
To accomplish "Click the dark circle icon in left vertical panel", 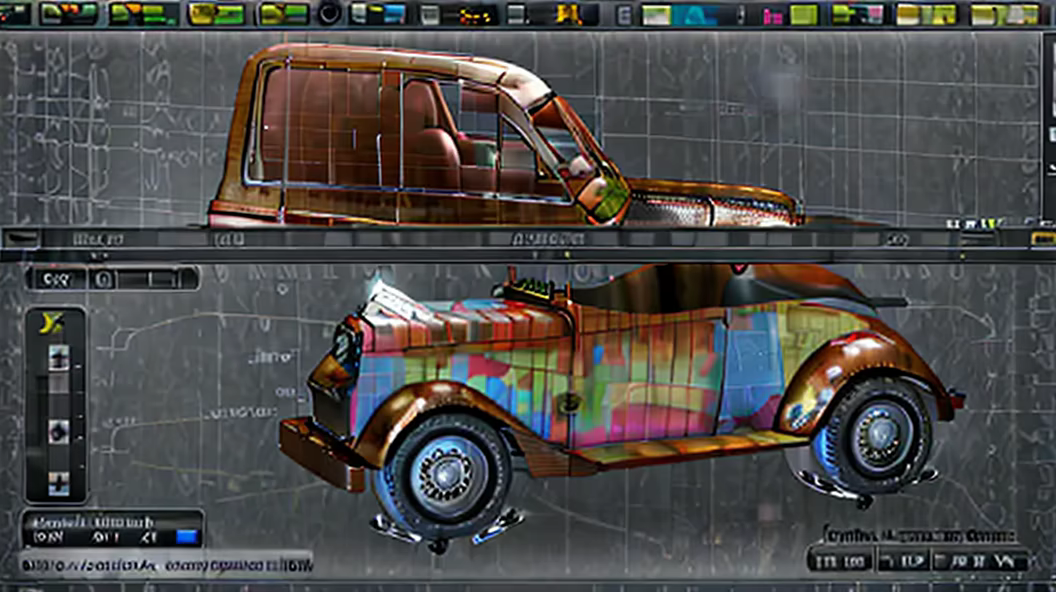I will click(58, 431).
